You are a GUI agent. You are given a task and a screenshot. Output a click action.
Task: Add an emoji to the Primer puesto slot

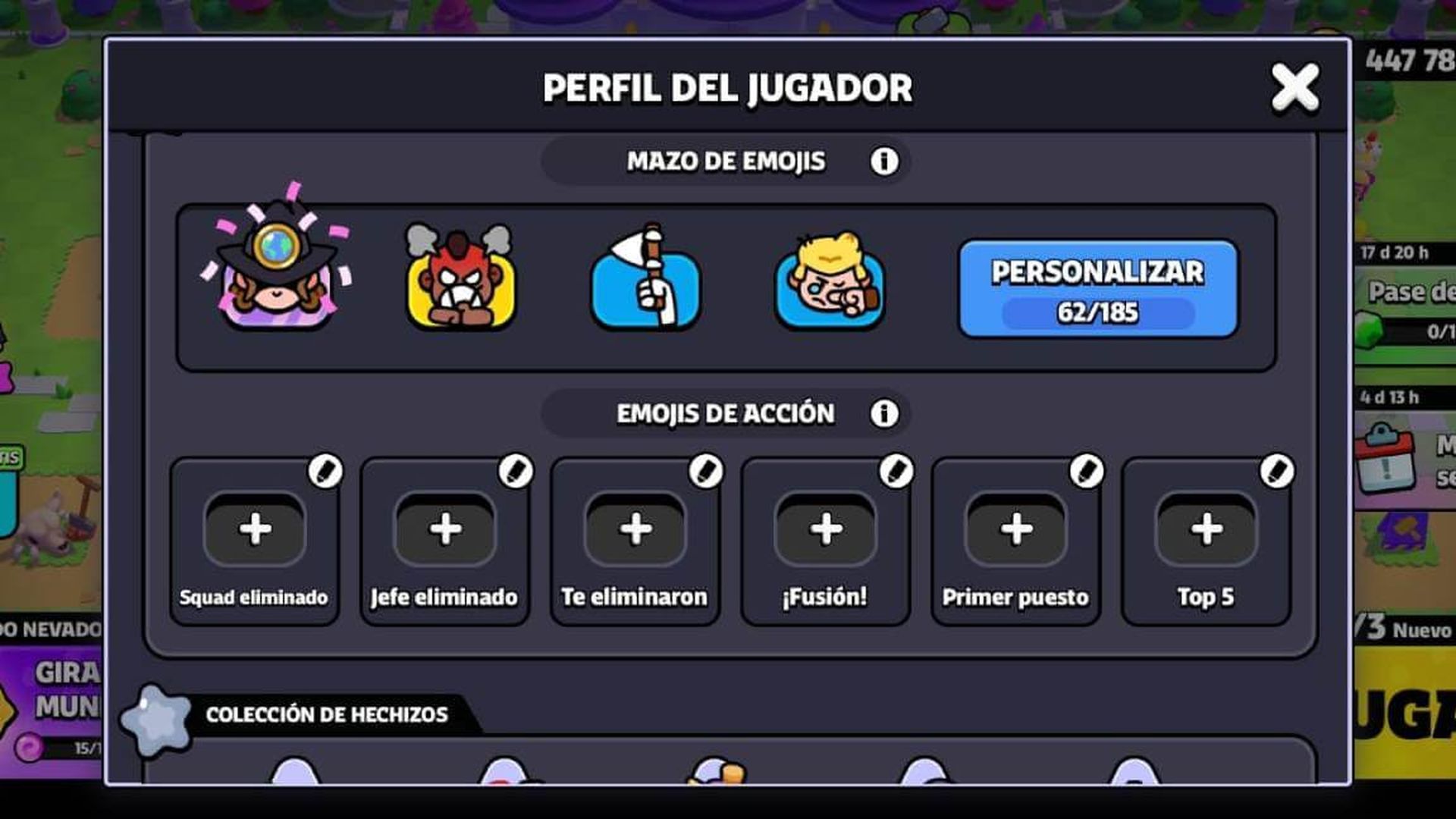[x=1016, y=531]
